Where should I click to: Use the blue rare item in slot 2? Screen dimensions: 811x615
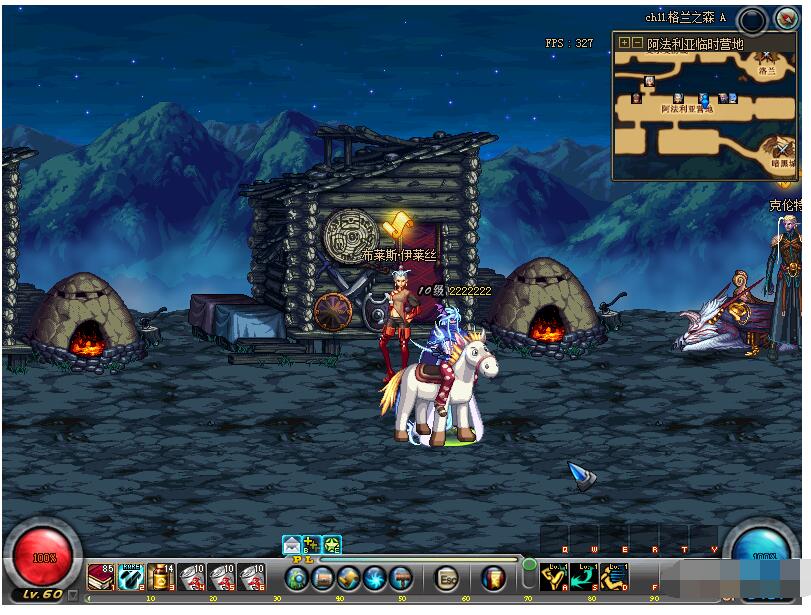[131, 577]
